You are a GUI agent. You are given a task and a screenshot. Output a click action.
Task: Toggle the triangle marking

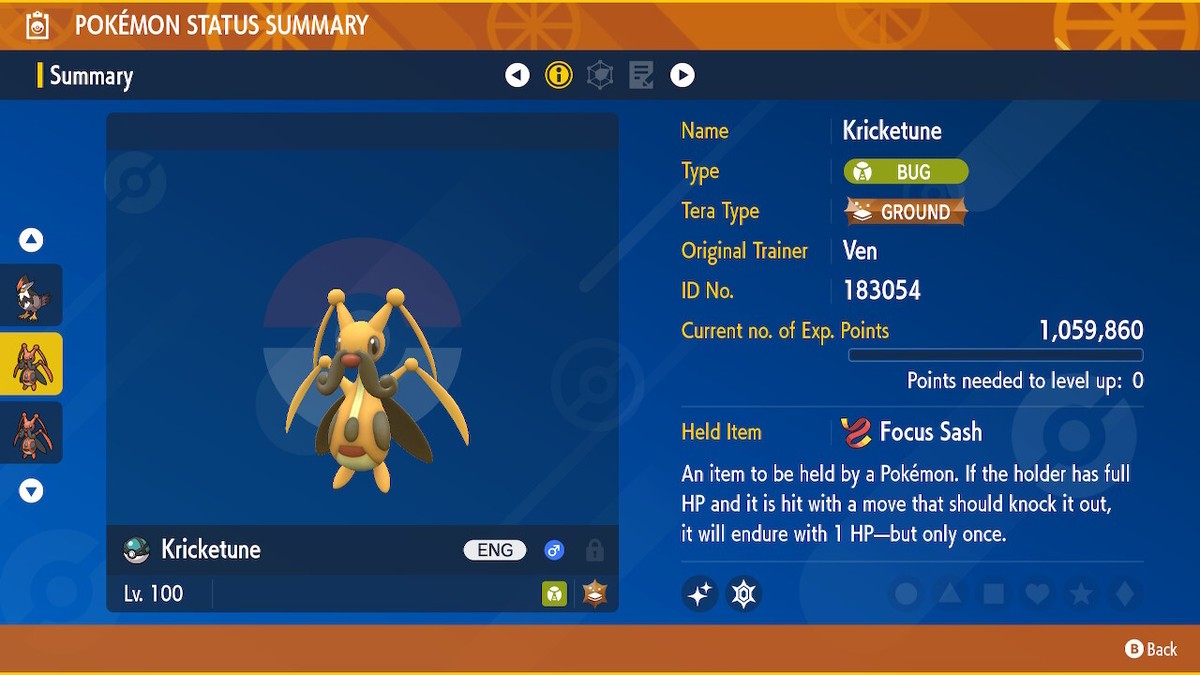click(950, 594)
